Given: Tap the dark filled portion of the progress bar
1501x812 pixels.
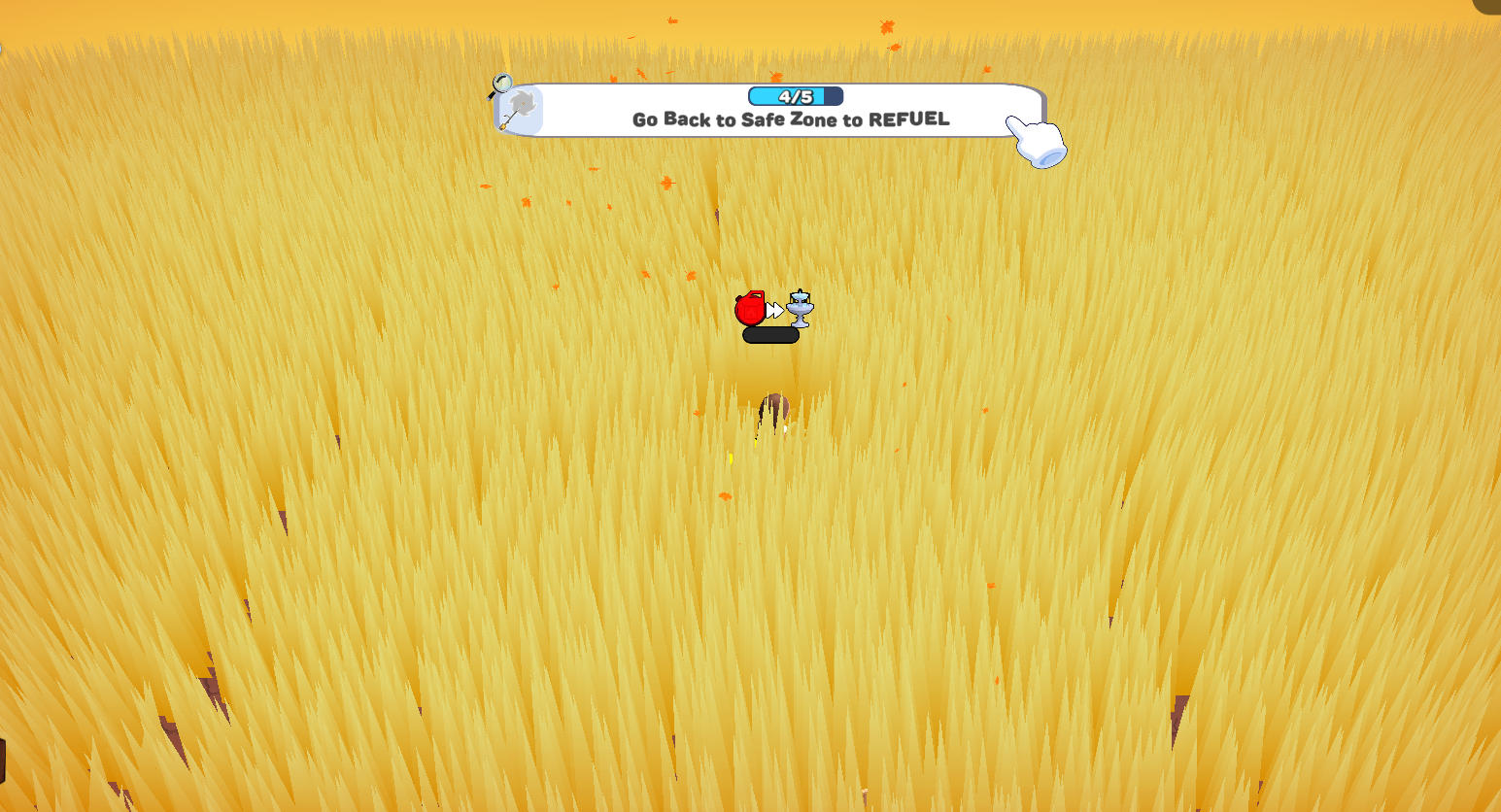Looking at the screenshot, I should tap(834, 96).
